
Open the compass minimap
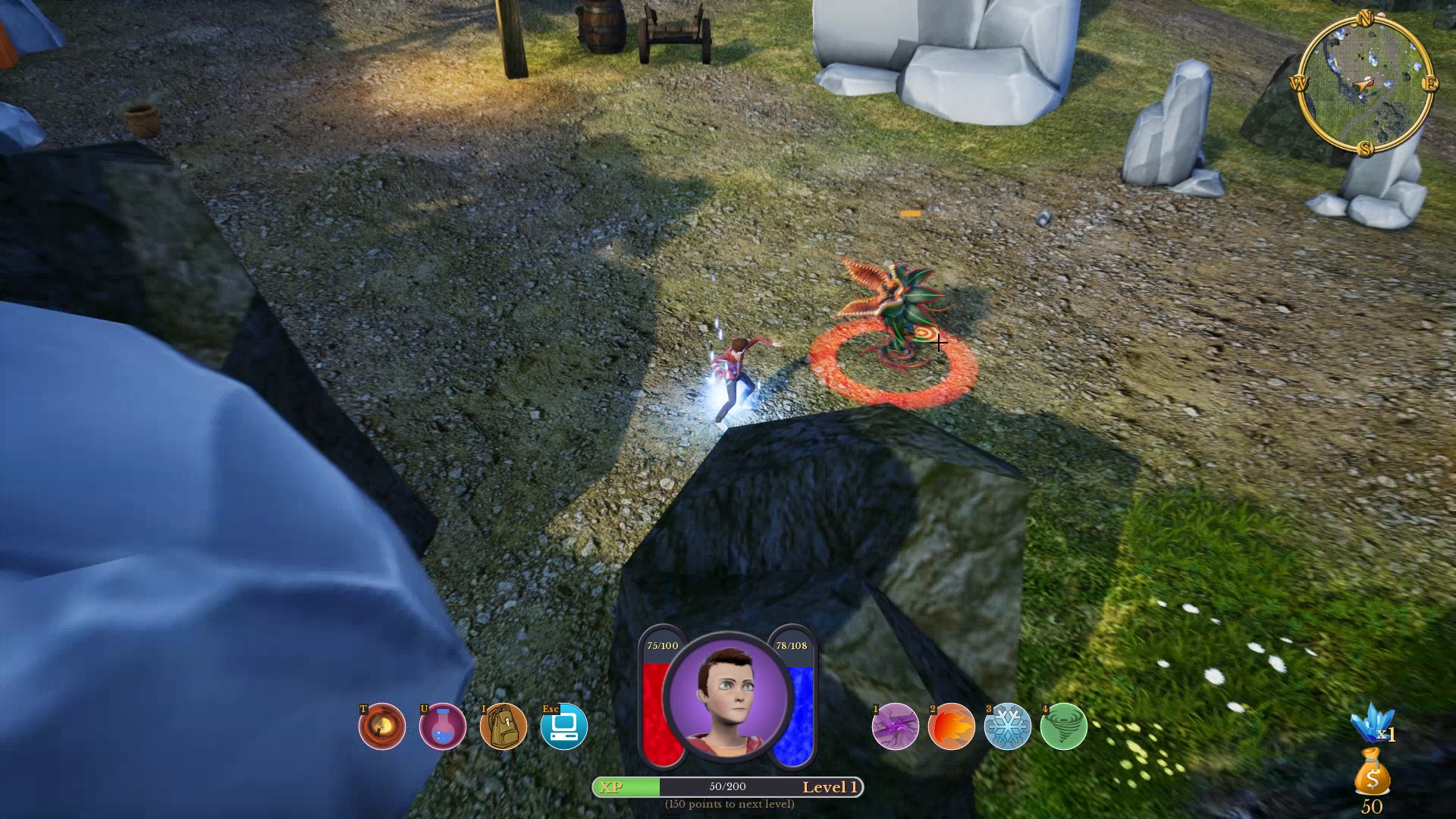(x=1364, y=83)
